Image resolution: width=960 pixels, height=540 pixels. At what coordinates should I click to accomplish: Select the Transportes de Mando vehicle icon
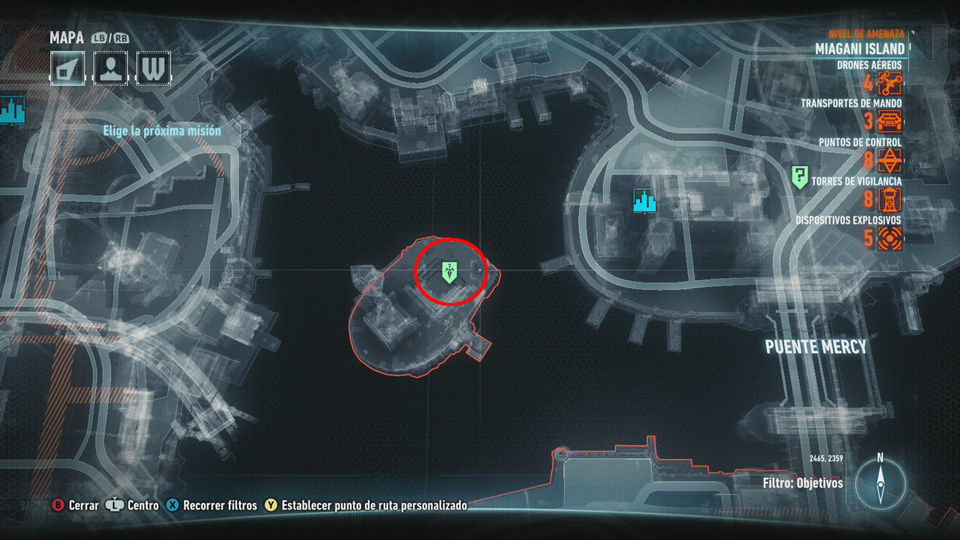pos(890,122)
